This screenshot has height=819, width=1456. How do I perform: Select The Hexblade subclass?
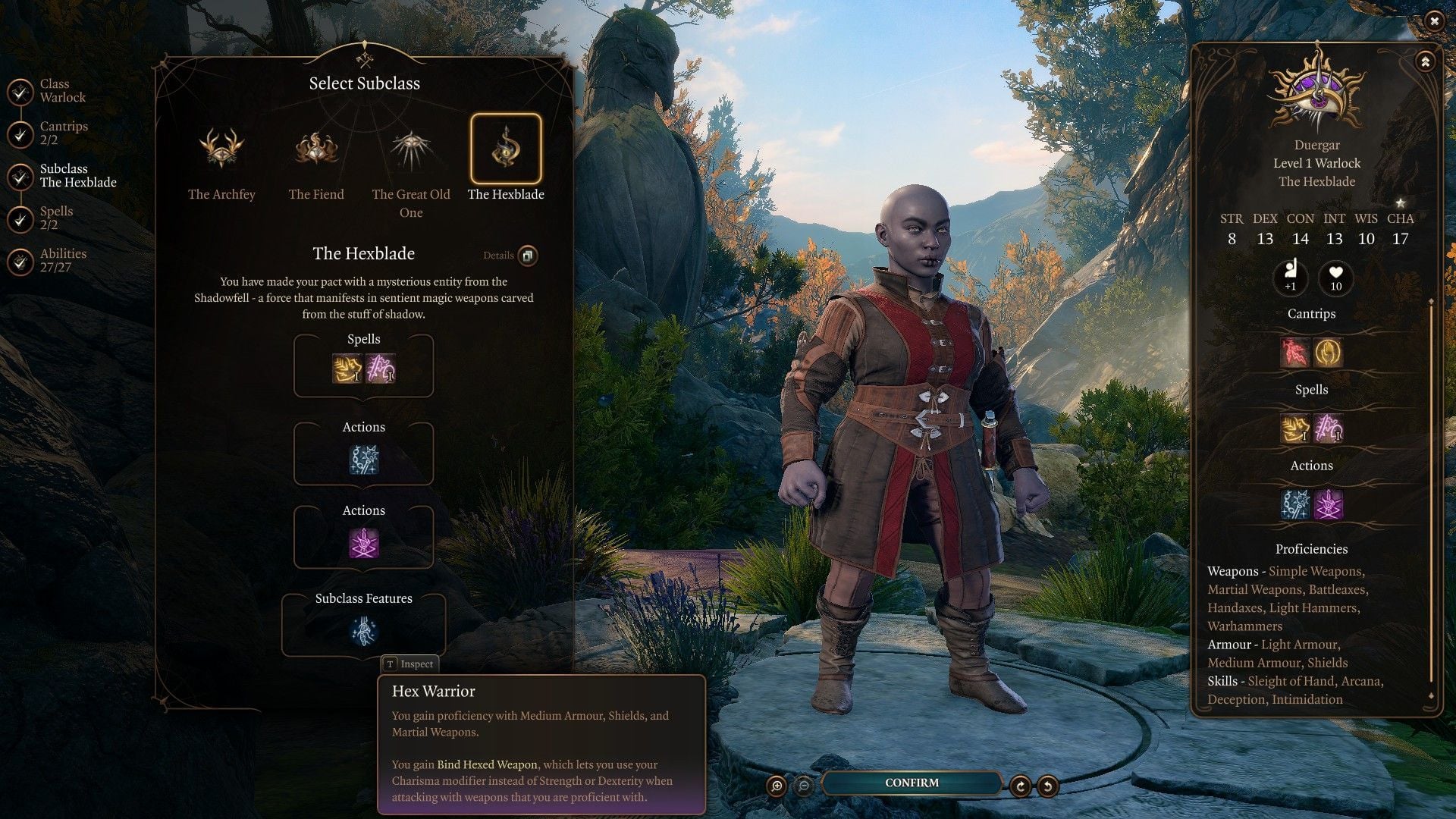(x=506, y=149)
